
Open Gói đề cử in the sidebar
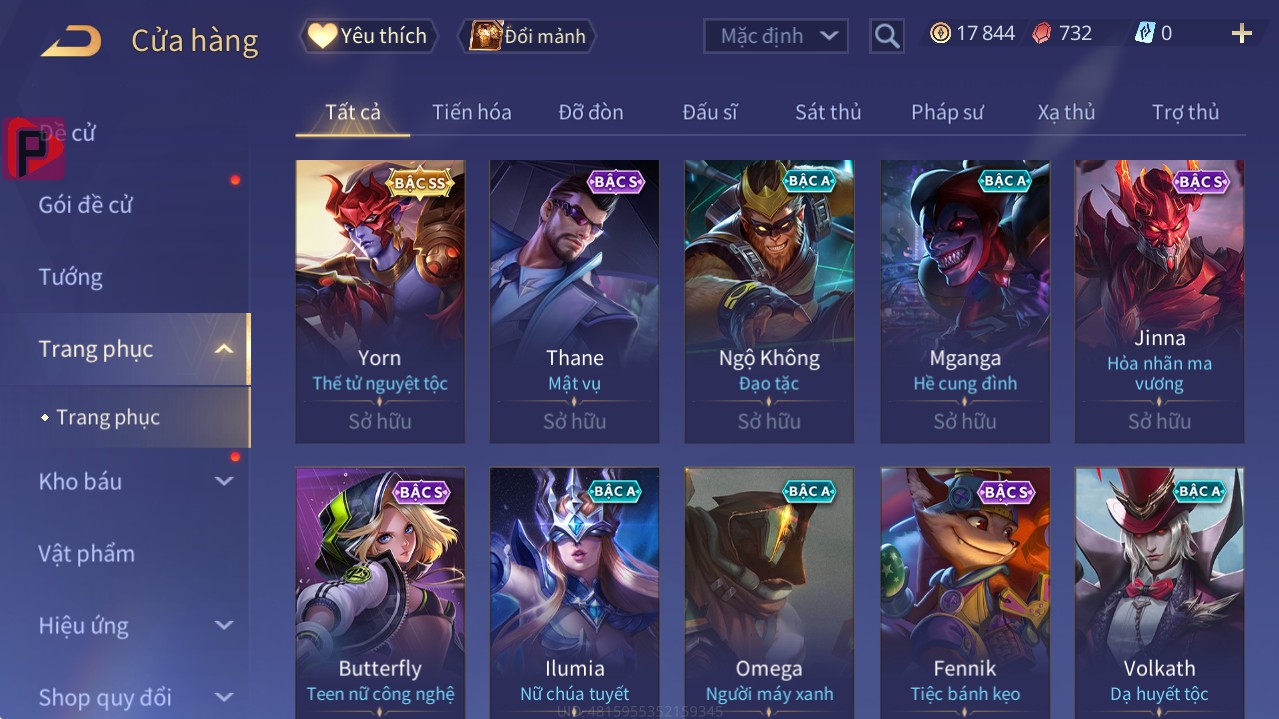[x=86, y=205]
